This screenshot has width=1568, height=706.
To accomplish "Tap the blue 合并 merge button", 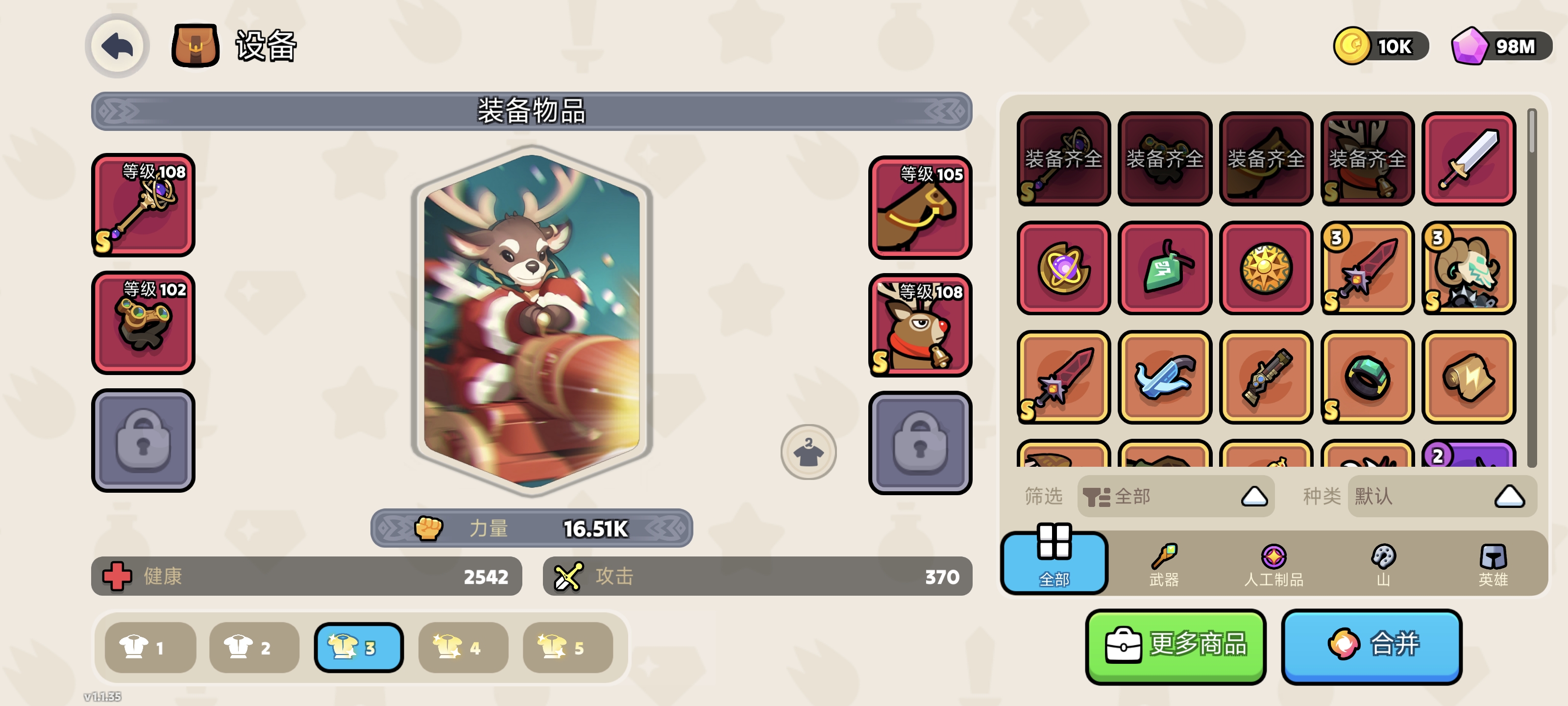I will click(1371, 646).
